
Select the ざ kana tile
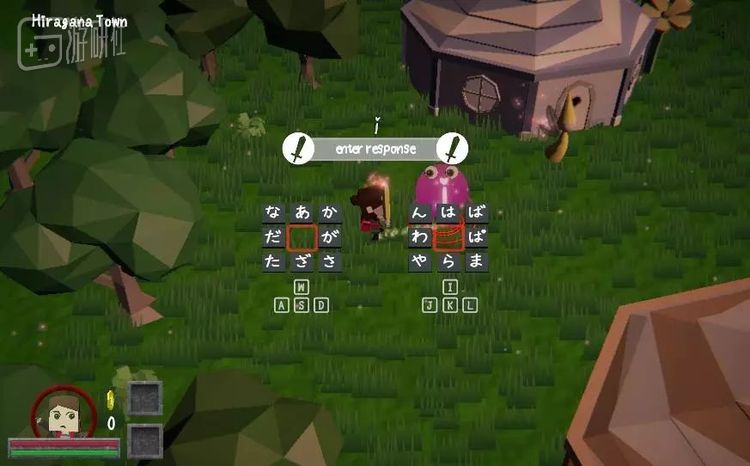click(302, 262)
